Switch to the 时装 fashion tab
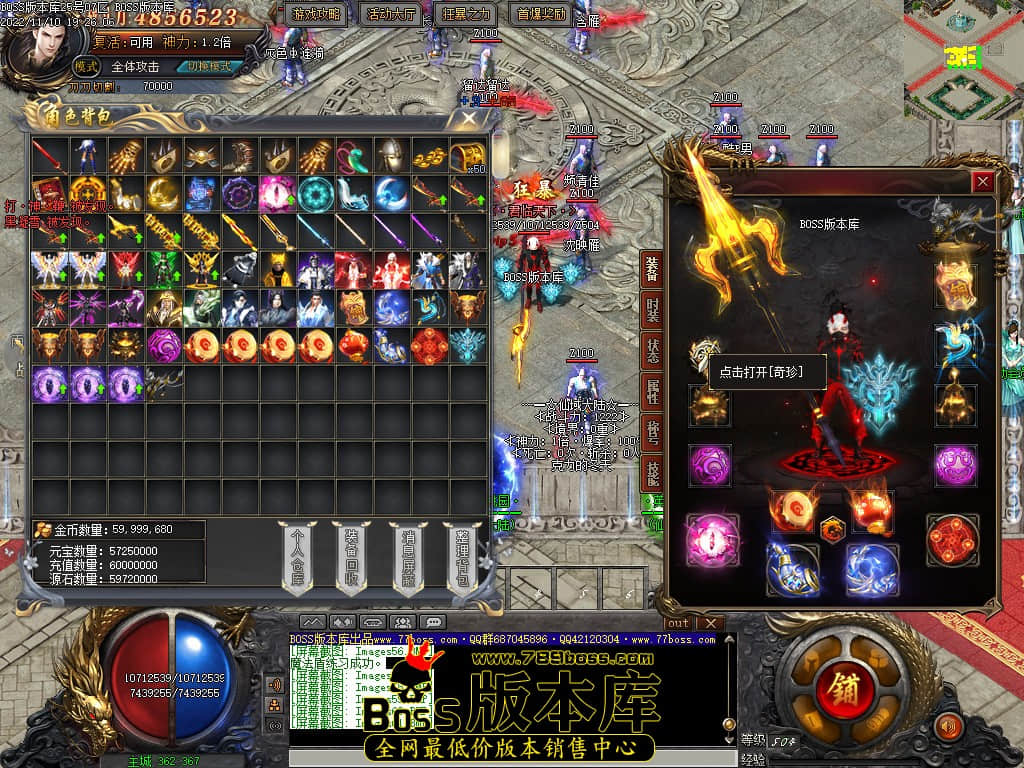 click(652, 310)
